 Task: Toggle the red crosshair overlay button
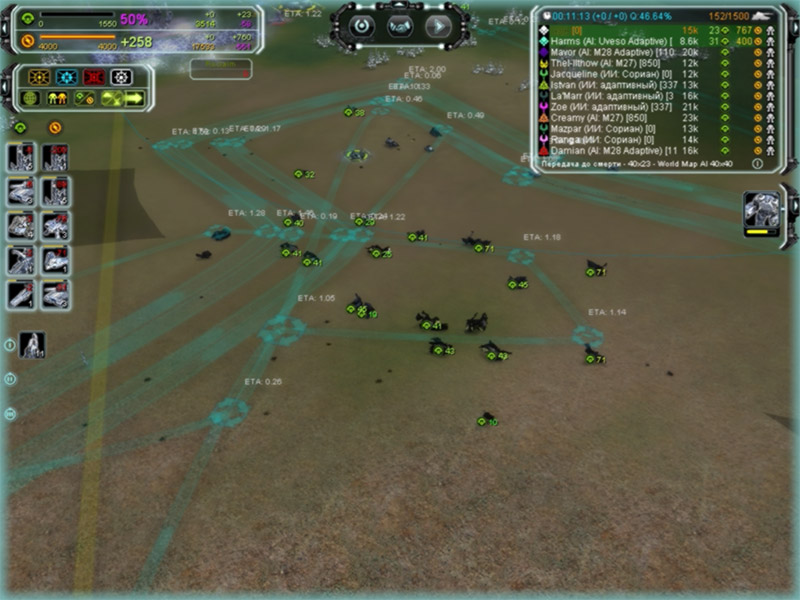point(94,77)
